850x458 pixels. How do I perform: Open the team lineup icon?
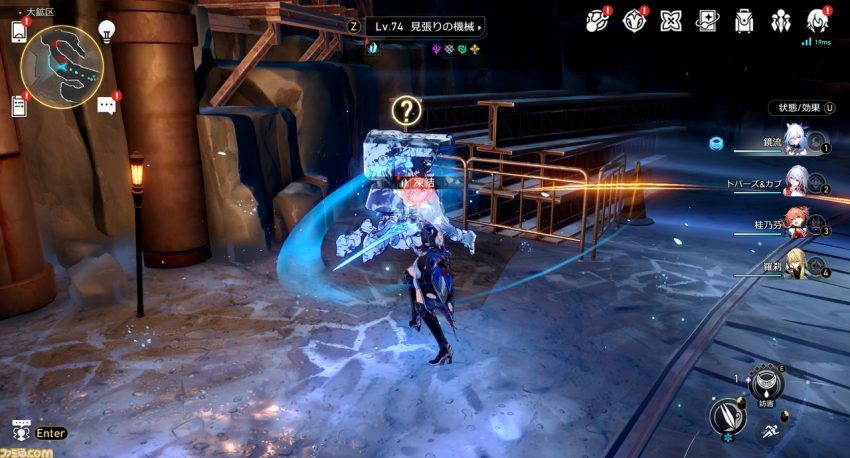point(781,20)
